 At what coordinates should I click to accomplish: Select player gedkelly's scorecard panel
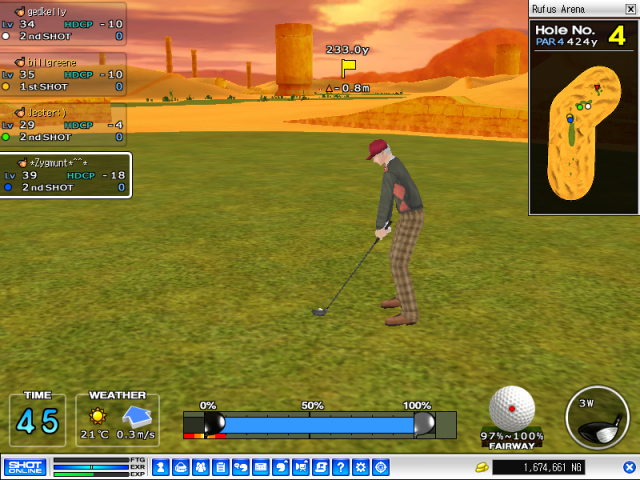point(63,23)
